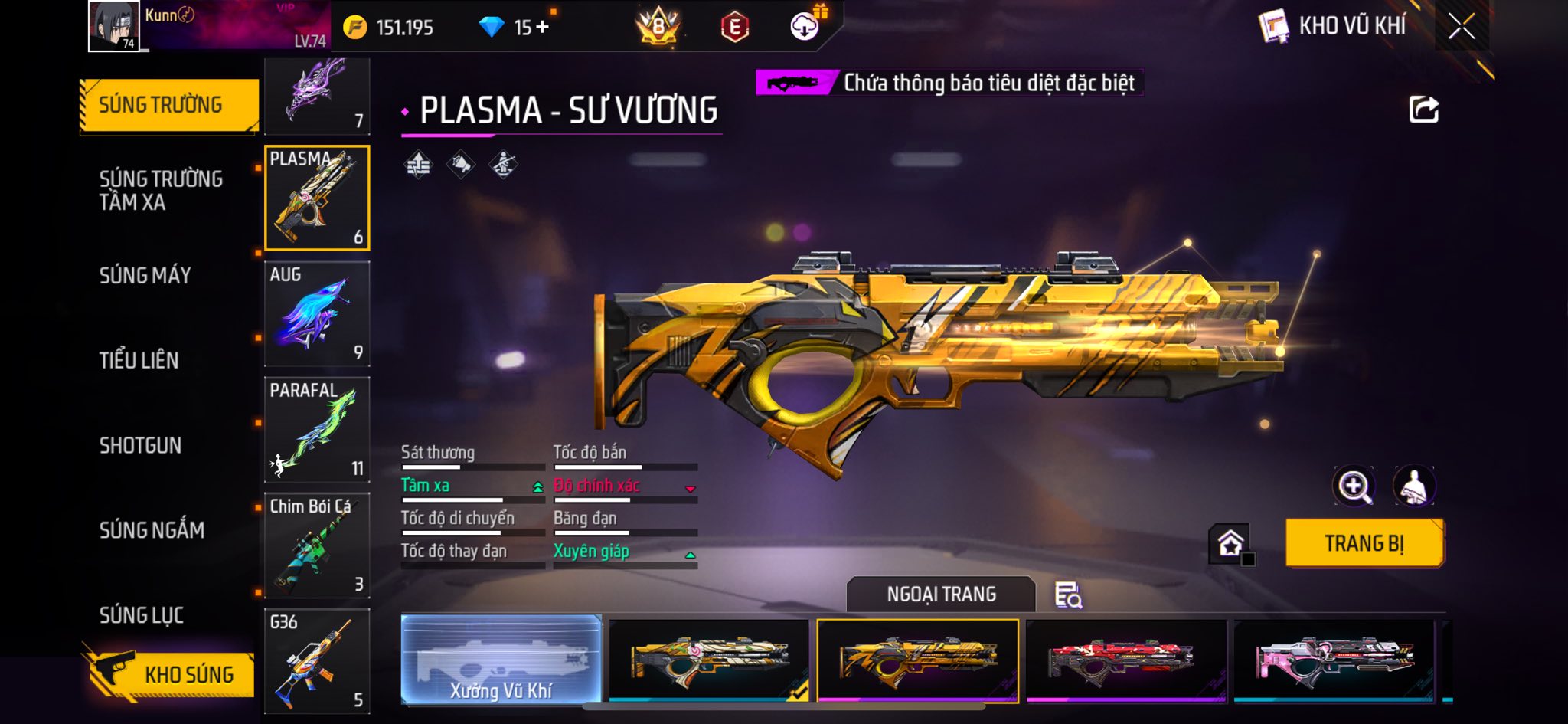Image resolution: width=1568 pixels, height=724 pixels.
Task: Open the SÚNG LỤC category
Action: pyautogui.click(x=141, y=615)
